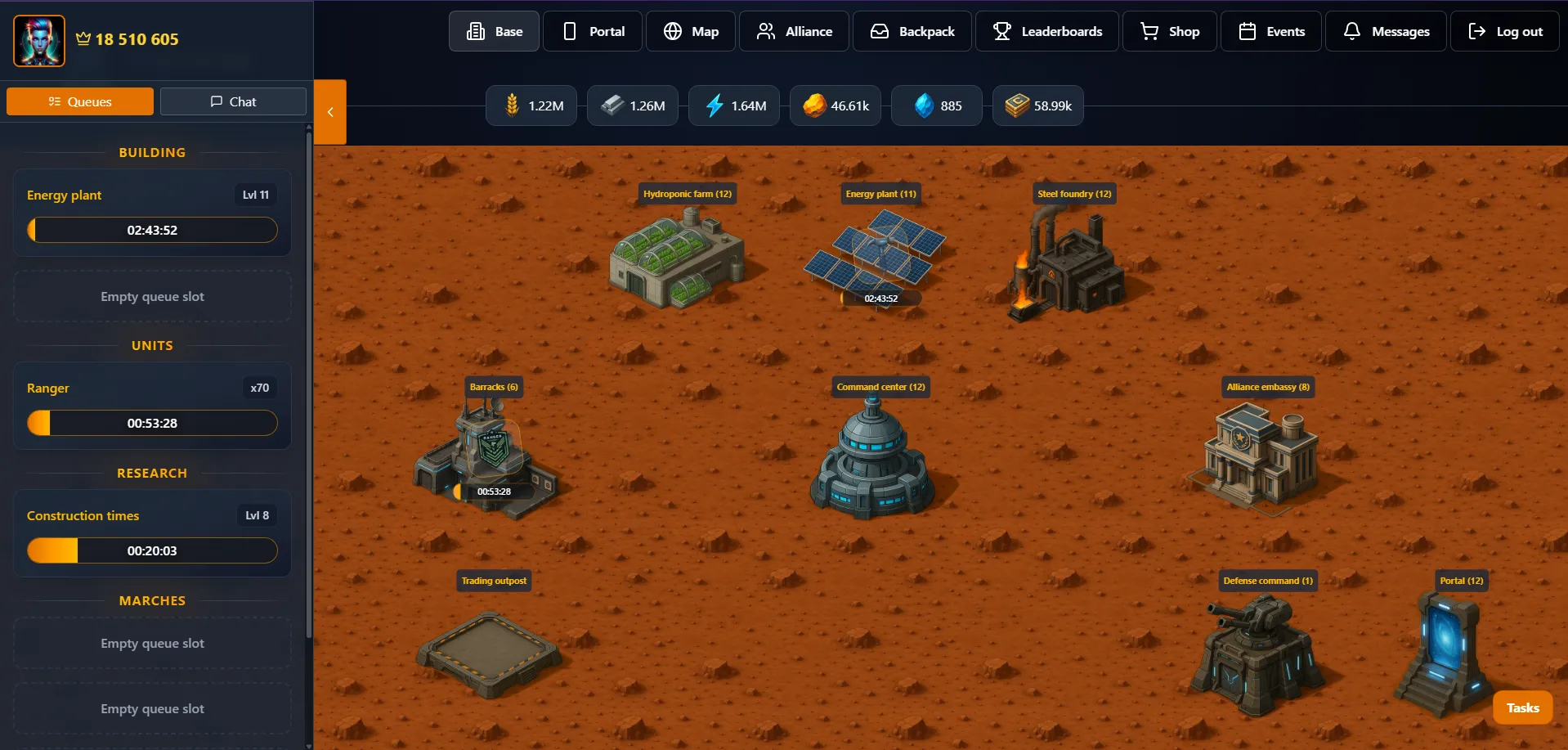Screen dimensions: 1568x750
Task: Switch to the Chat panel view
Action: pyautogui.click(x=233, y=101)
